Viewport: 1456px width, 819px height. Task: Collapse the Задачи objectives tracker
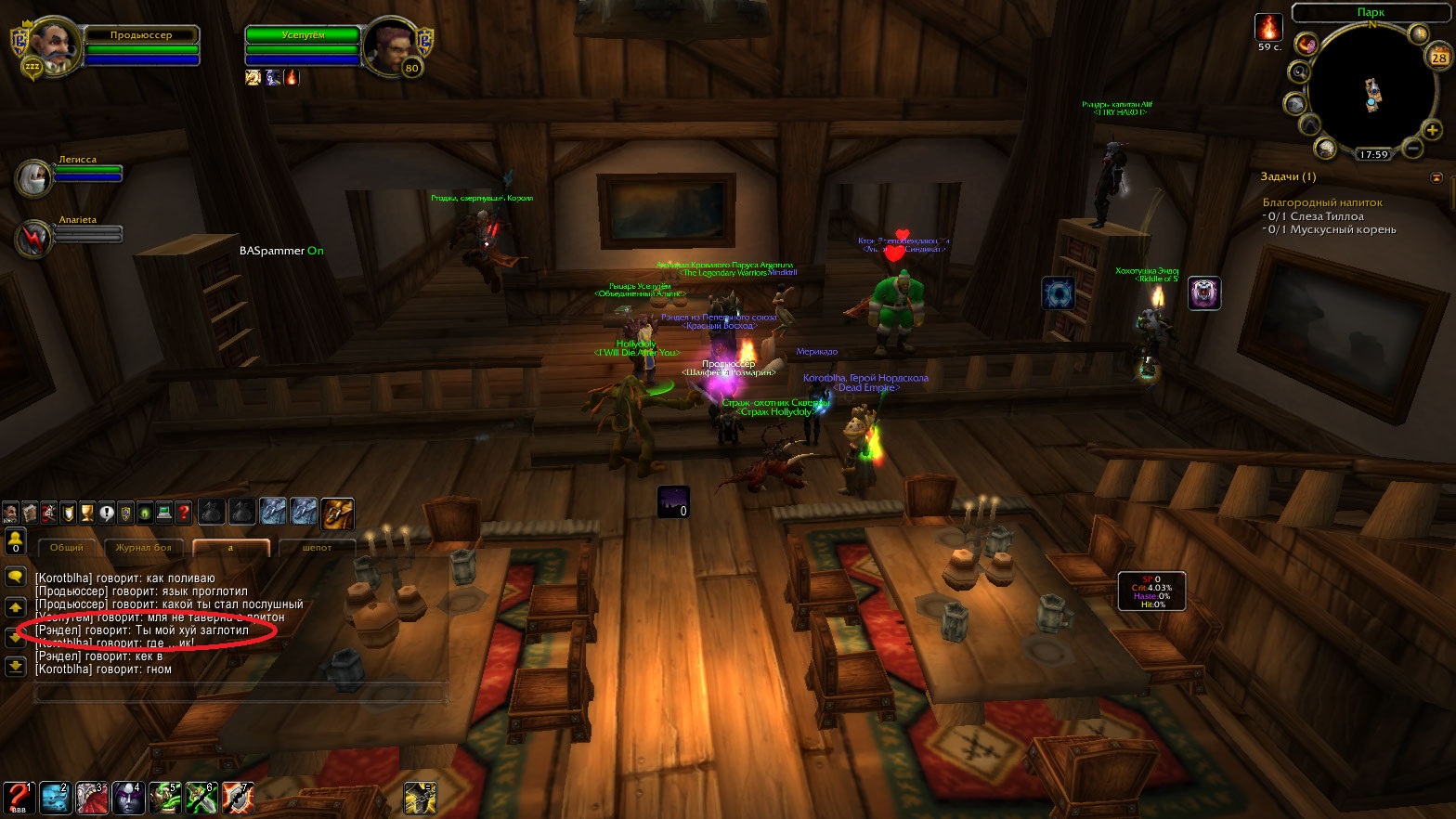[x=1436, y=176]
